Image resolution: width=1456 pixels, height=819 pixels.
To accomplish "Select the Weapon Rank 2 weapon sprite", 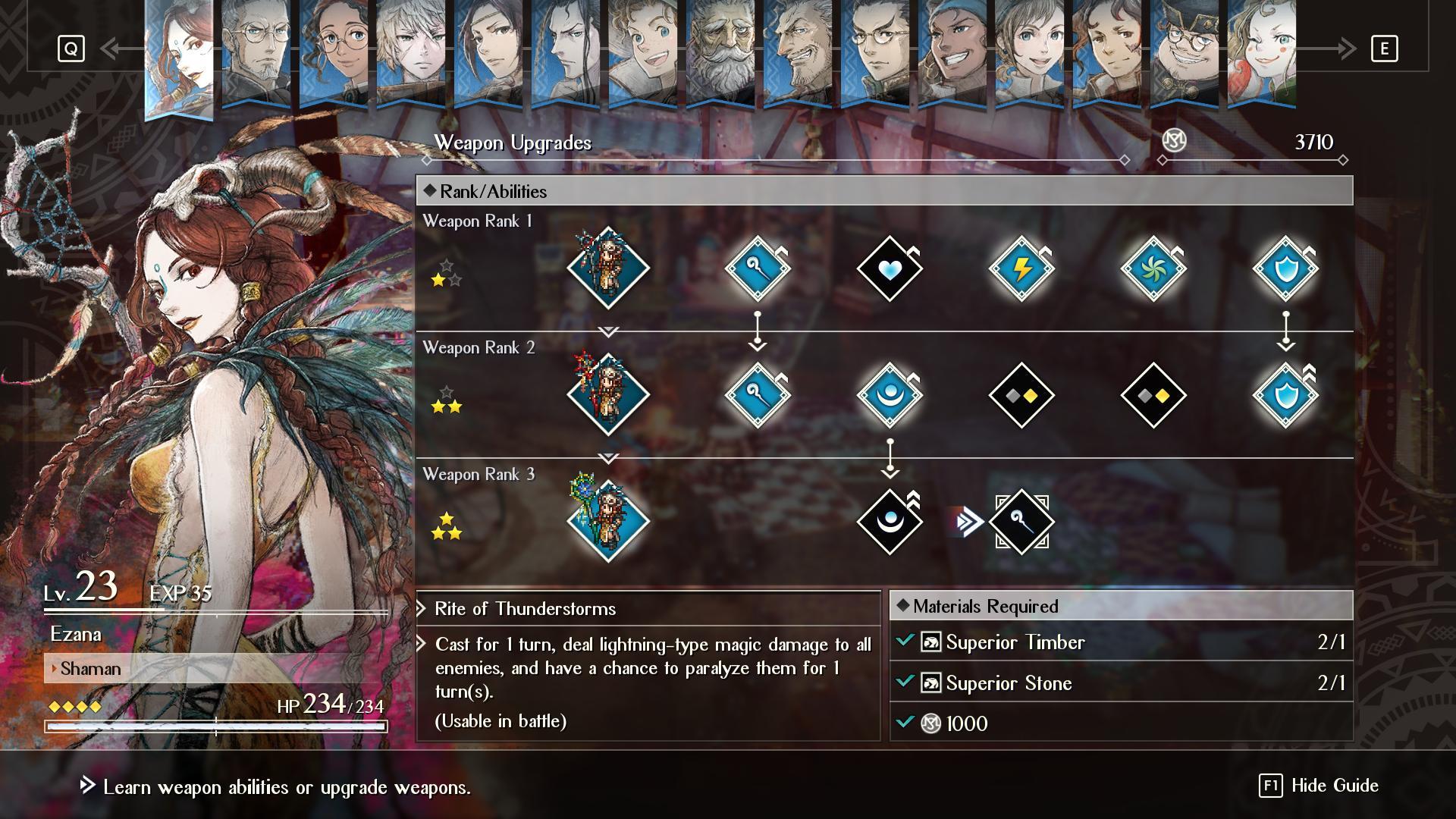I will pos(608,395).
